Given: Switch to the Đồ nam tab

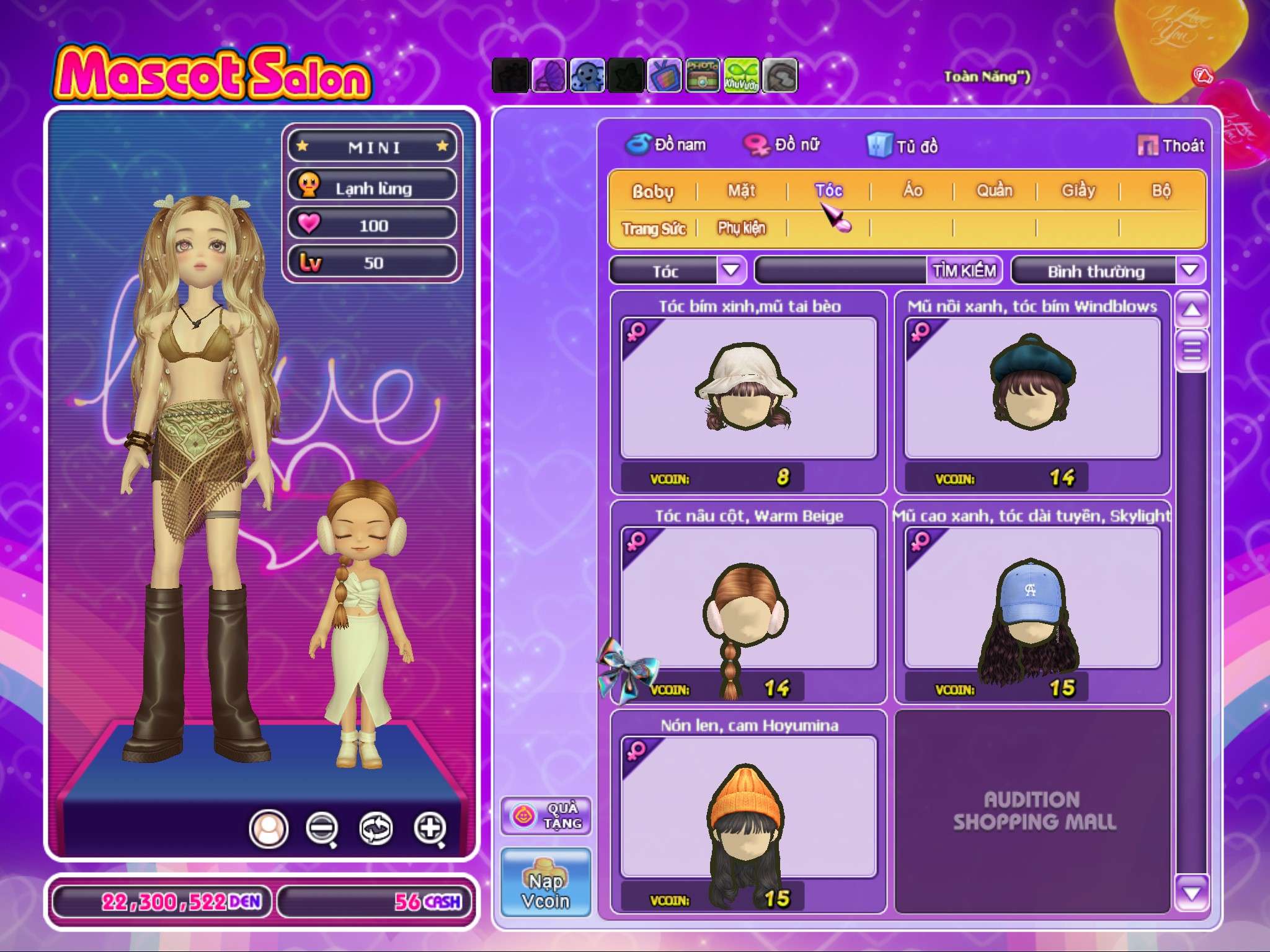Looking at the screenshot, I should pos(666,145).
